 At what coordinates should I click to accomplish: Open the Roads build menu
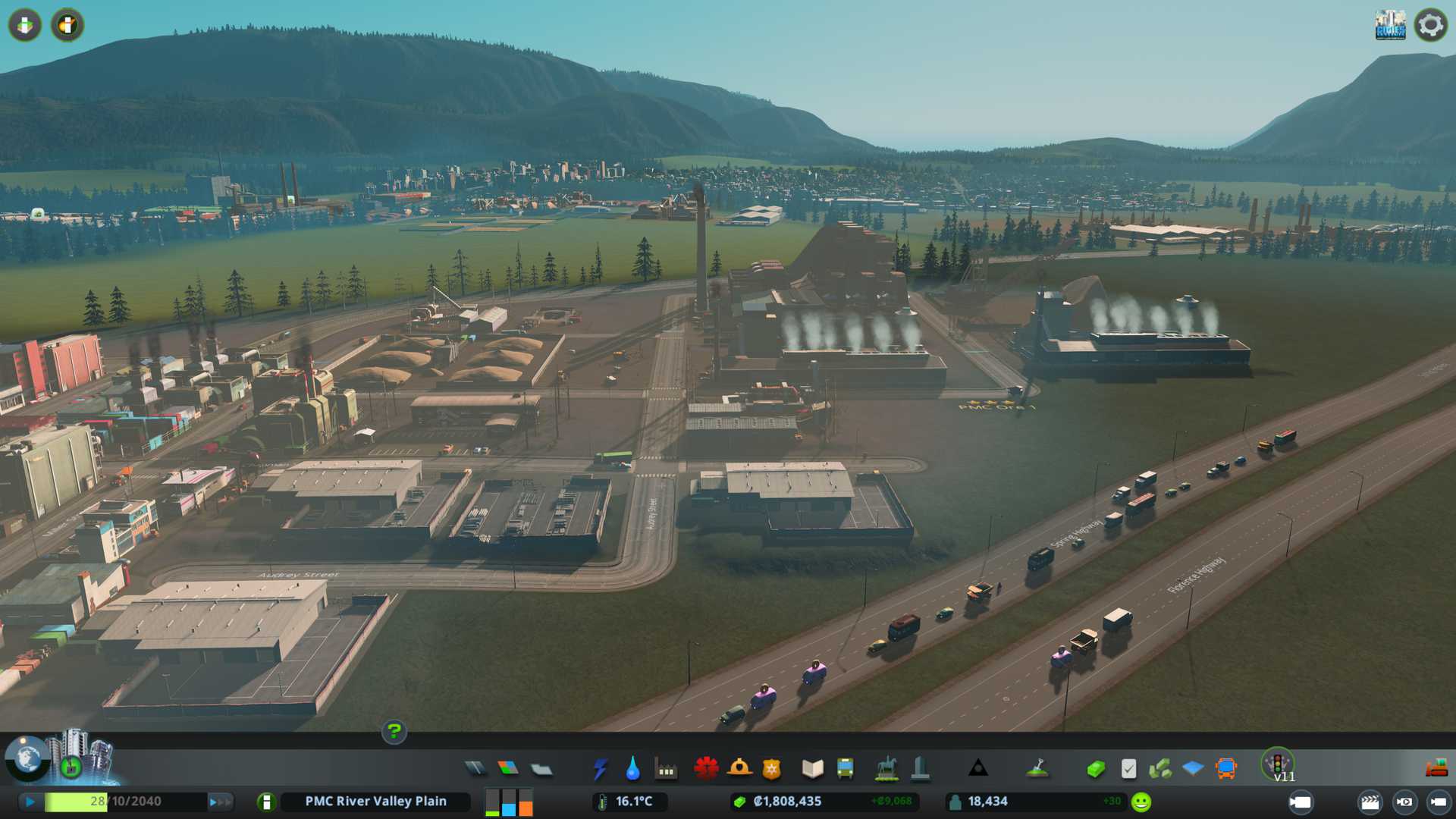point(475,769)
